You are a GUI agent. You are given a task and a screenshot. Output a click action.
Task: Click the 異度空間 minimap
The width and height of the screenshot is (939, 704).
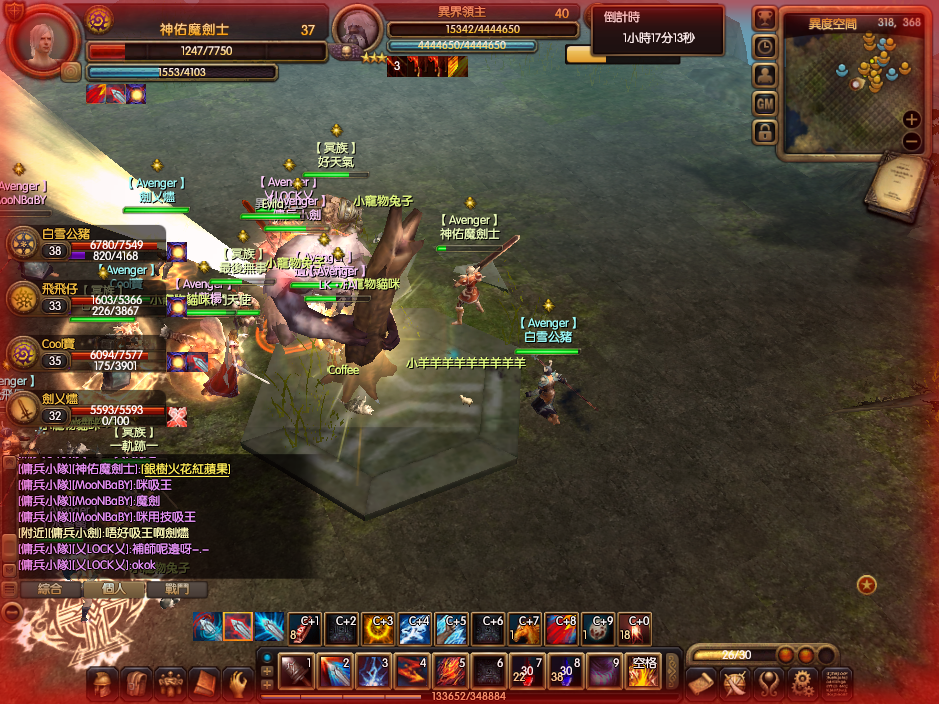tap(850, 85)
